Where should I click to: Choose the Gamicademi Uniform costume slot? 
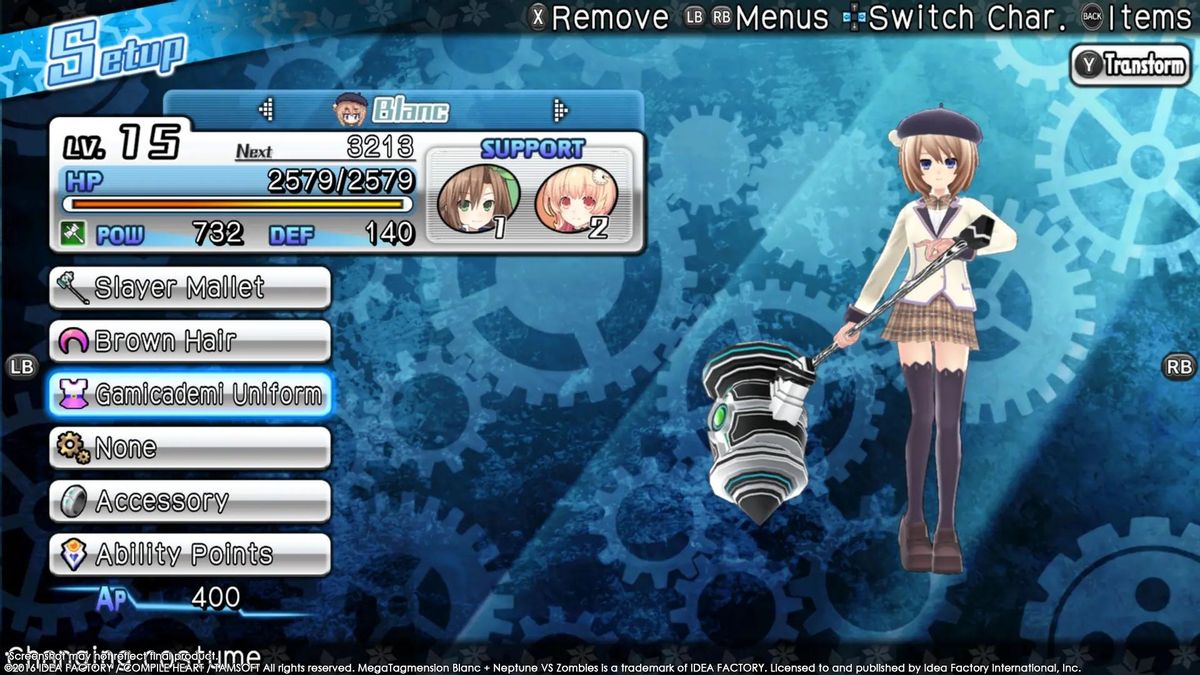(190, 394)
